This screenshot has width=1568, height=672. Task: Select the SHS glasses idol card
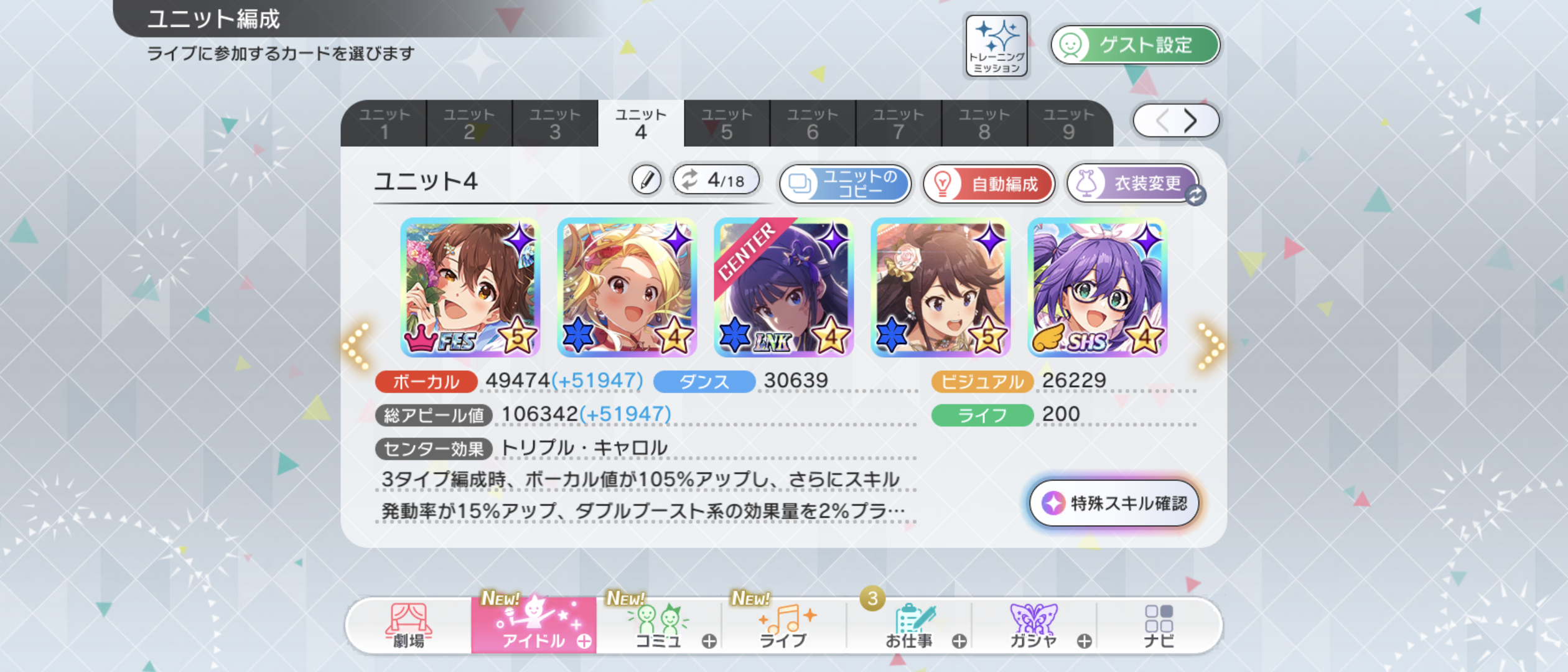[1097, 287]
